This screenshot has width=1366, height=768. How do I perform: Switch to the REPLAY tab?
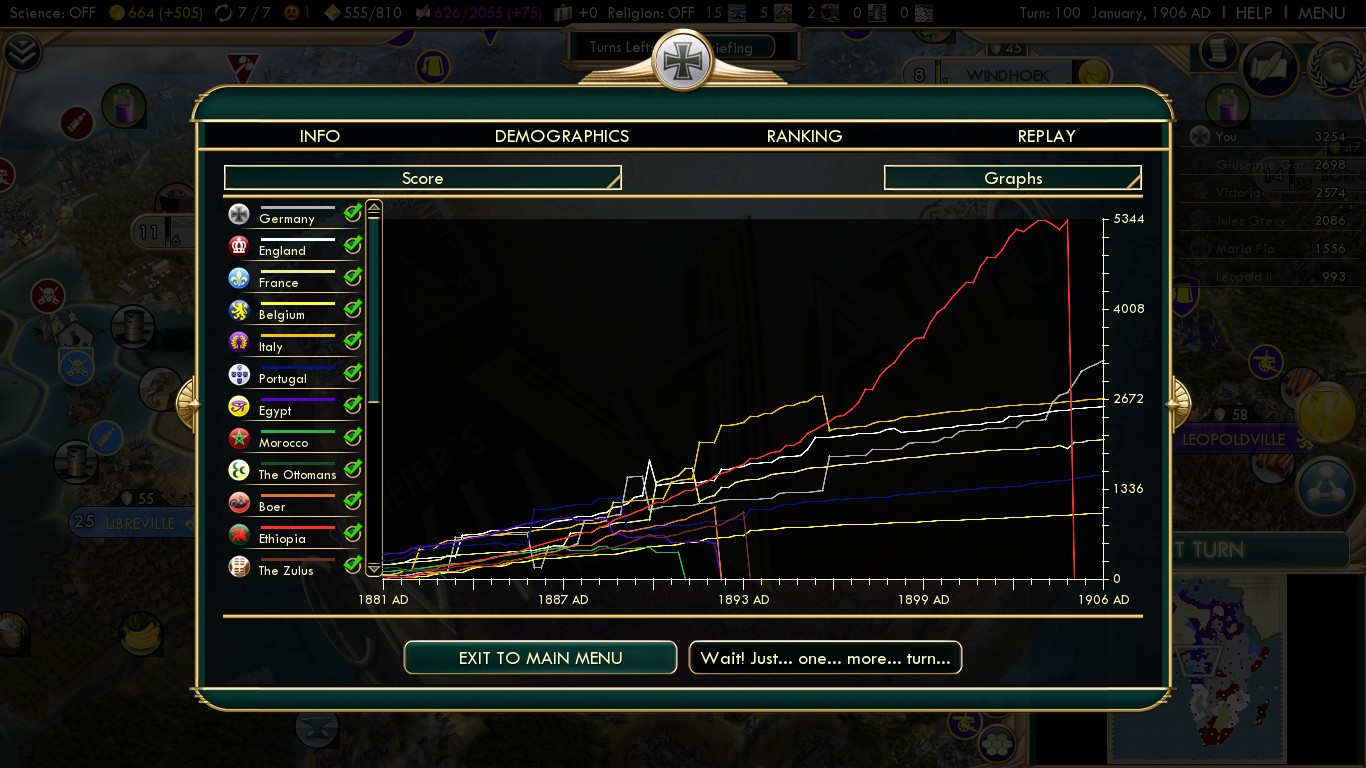pos(1046,136)
